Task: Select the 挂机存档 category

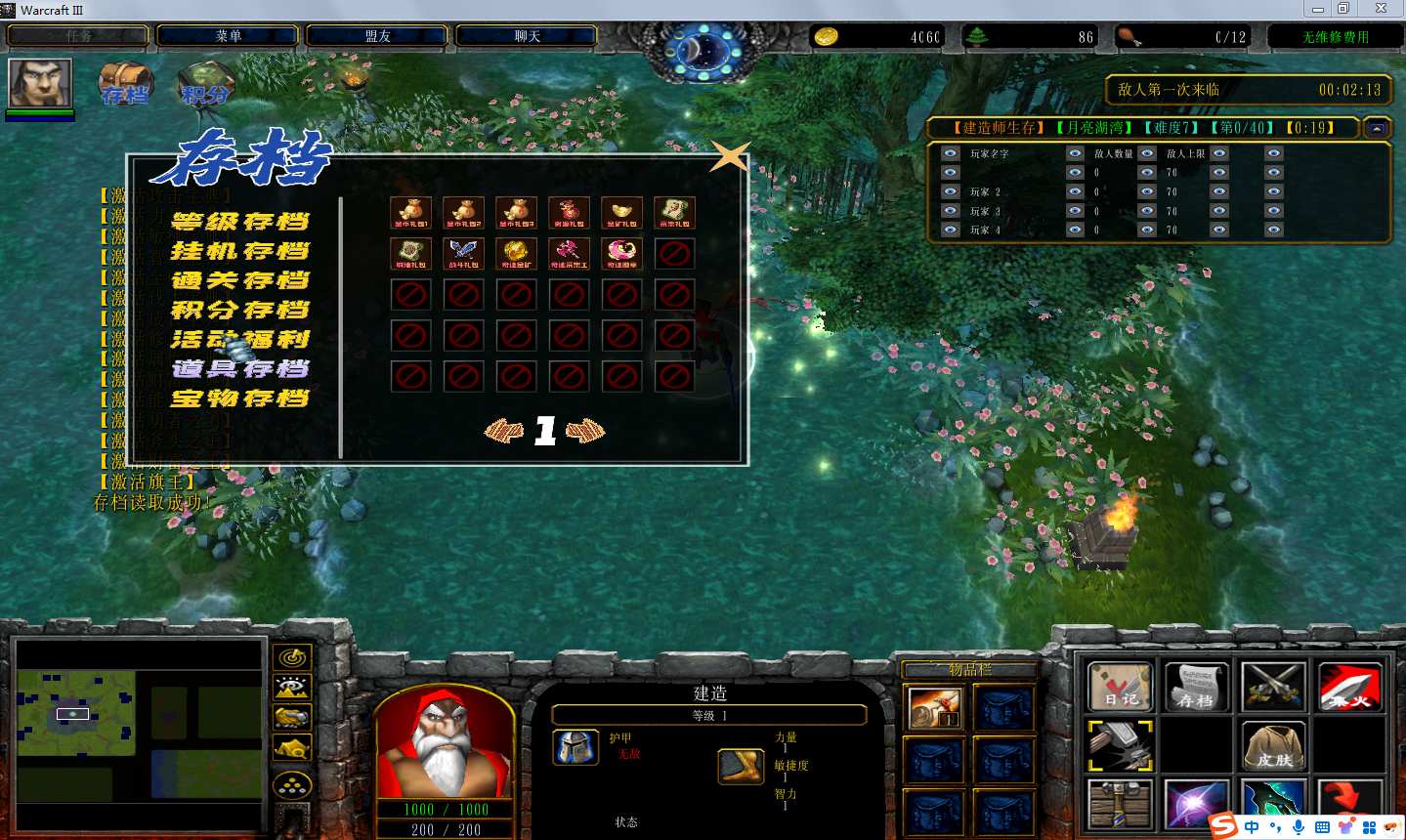Action: pyautogui.click(x=239, y=251)
